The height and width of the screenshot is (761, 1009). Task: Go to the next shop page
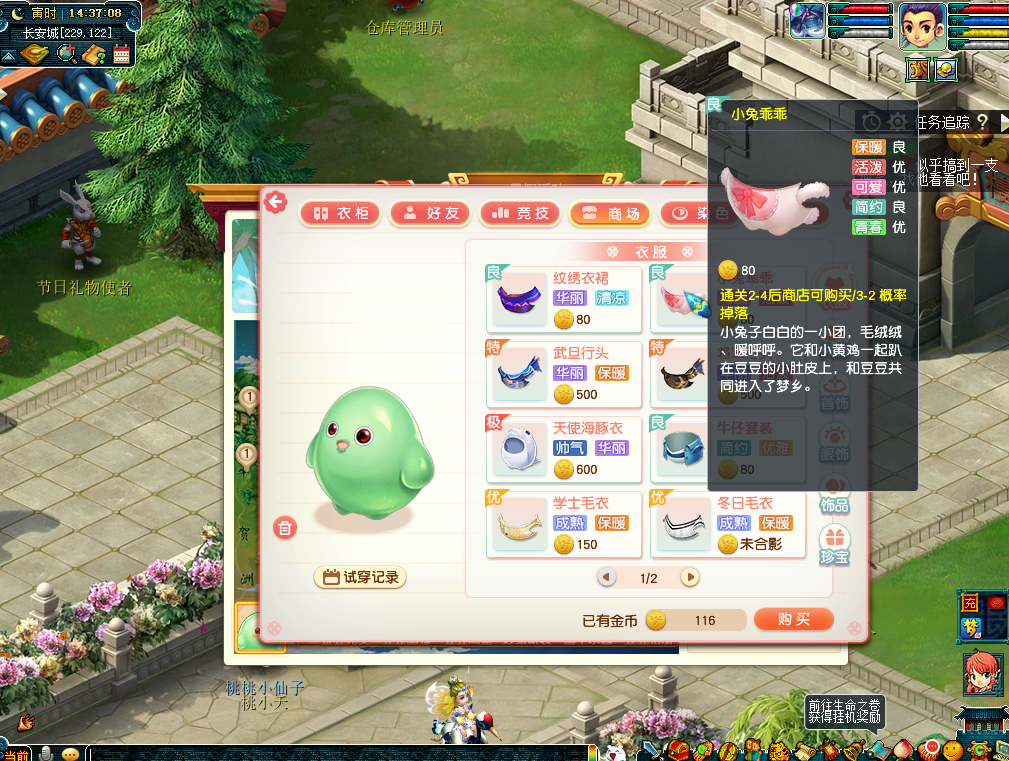pos(690,577)
